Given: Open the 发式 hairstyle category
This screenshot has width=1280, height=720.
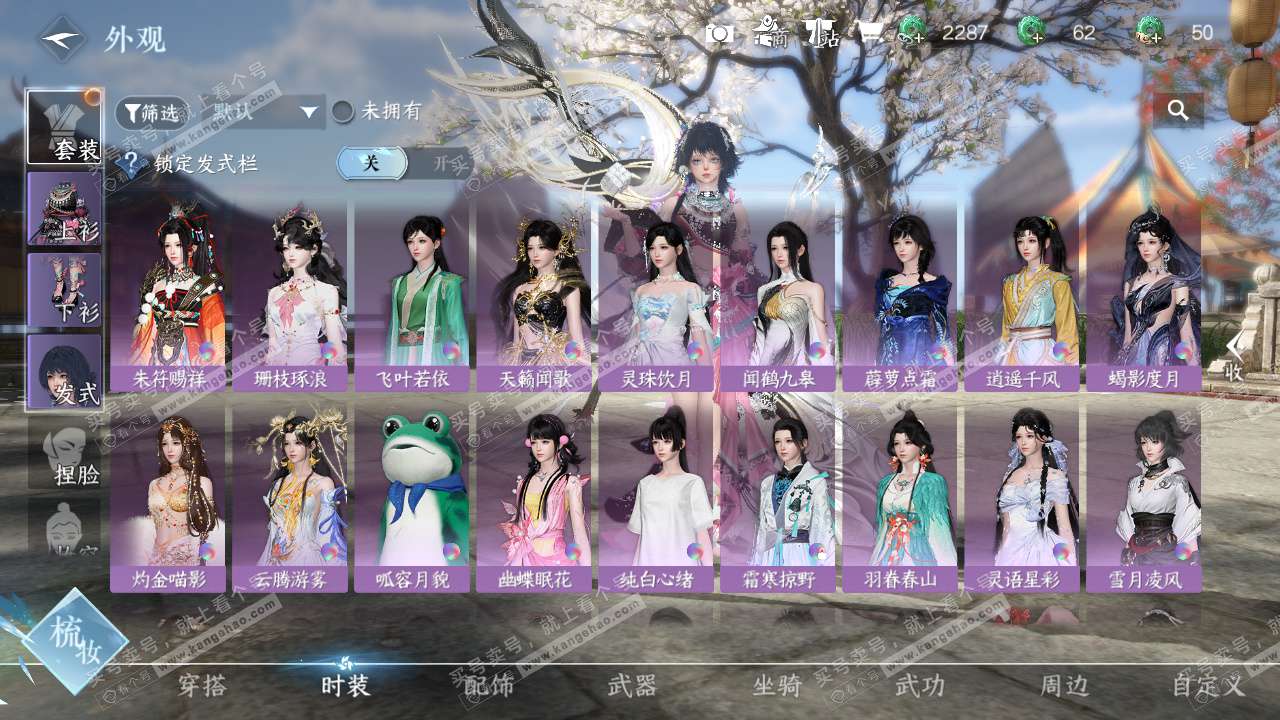Looking at the screenshot, I should coord(64,371).
